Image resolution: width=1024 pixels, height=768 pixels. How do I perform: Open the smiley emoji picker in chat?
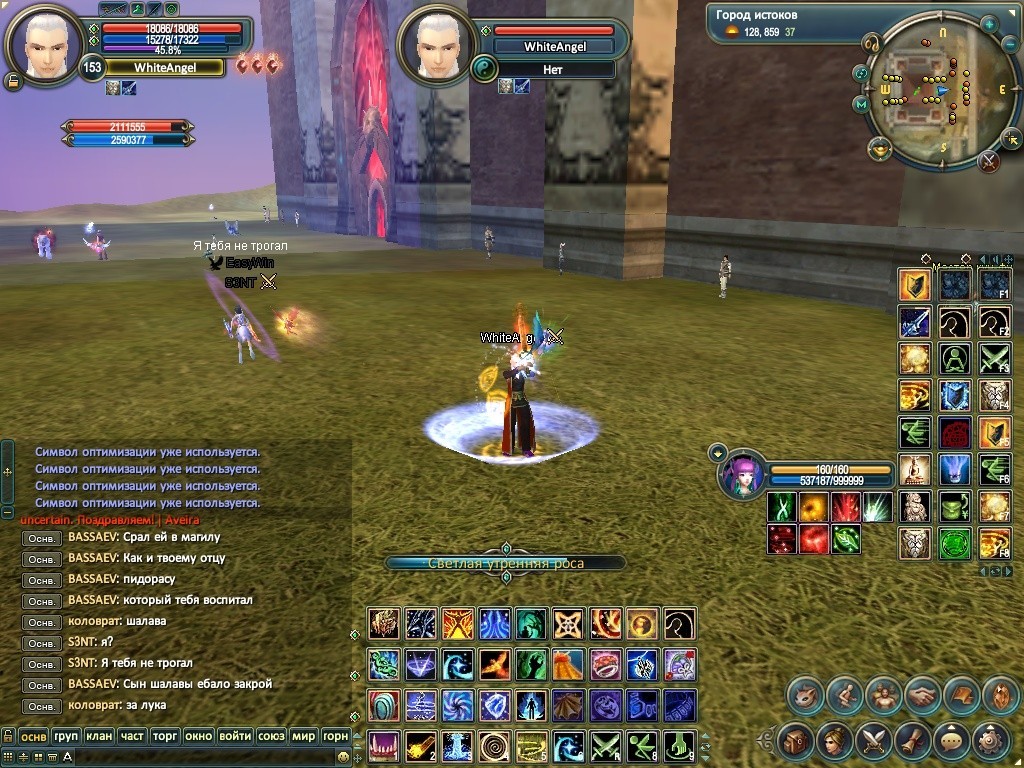[x=343, y=757]
